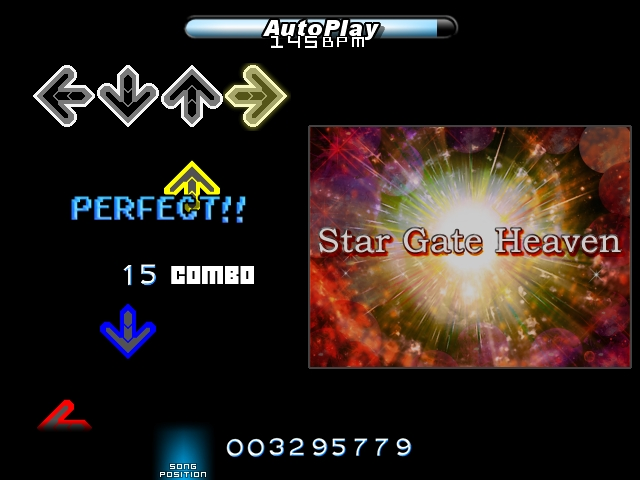
Task: Tap the left arrow step receptor
Action: pyautogui.click(x=64, y=96)
